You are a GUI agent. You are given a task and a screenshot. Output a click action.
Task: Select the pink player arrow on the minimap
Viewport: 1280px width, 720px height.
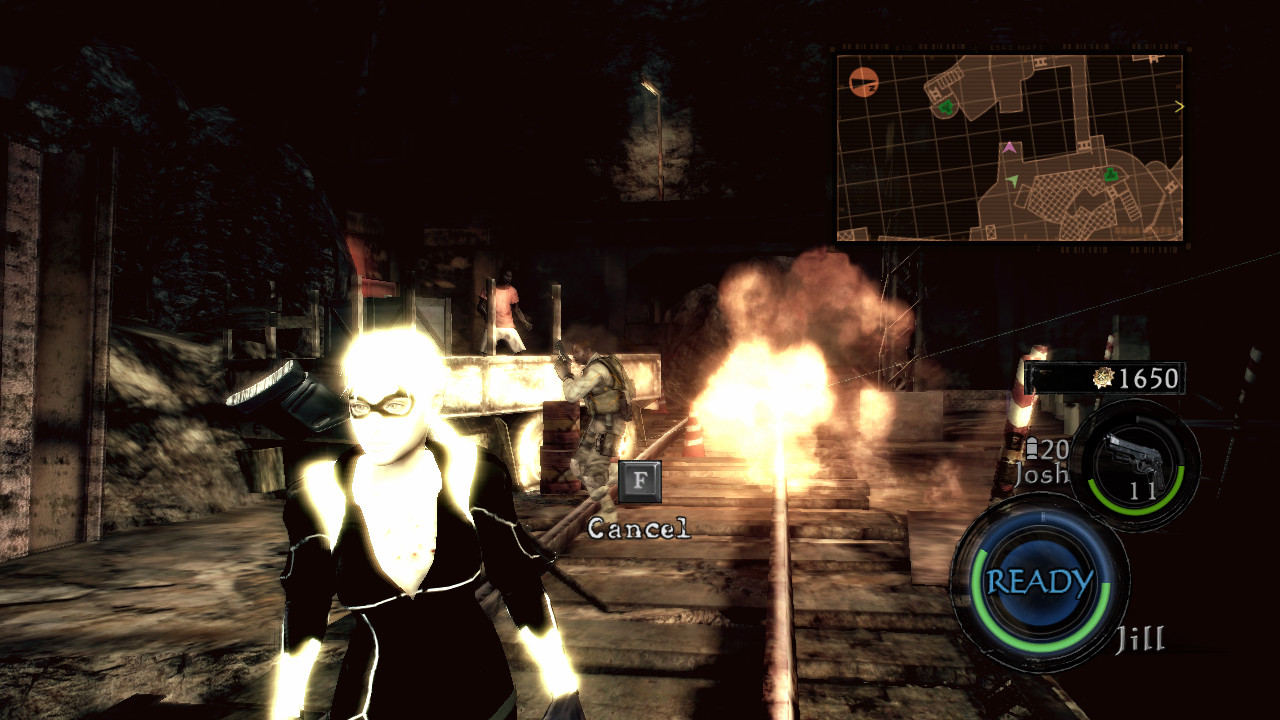[x=1010, y=148]
